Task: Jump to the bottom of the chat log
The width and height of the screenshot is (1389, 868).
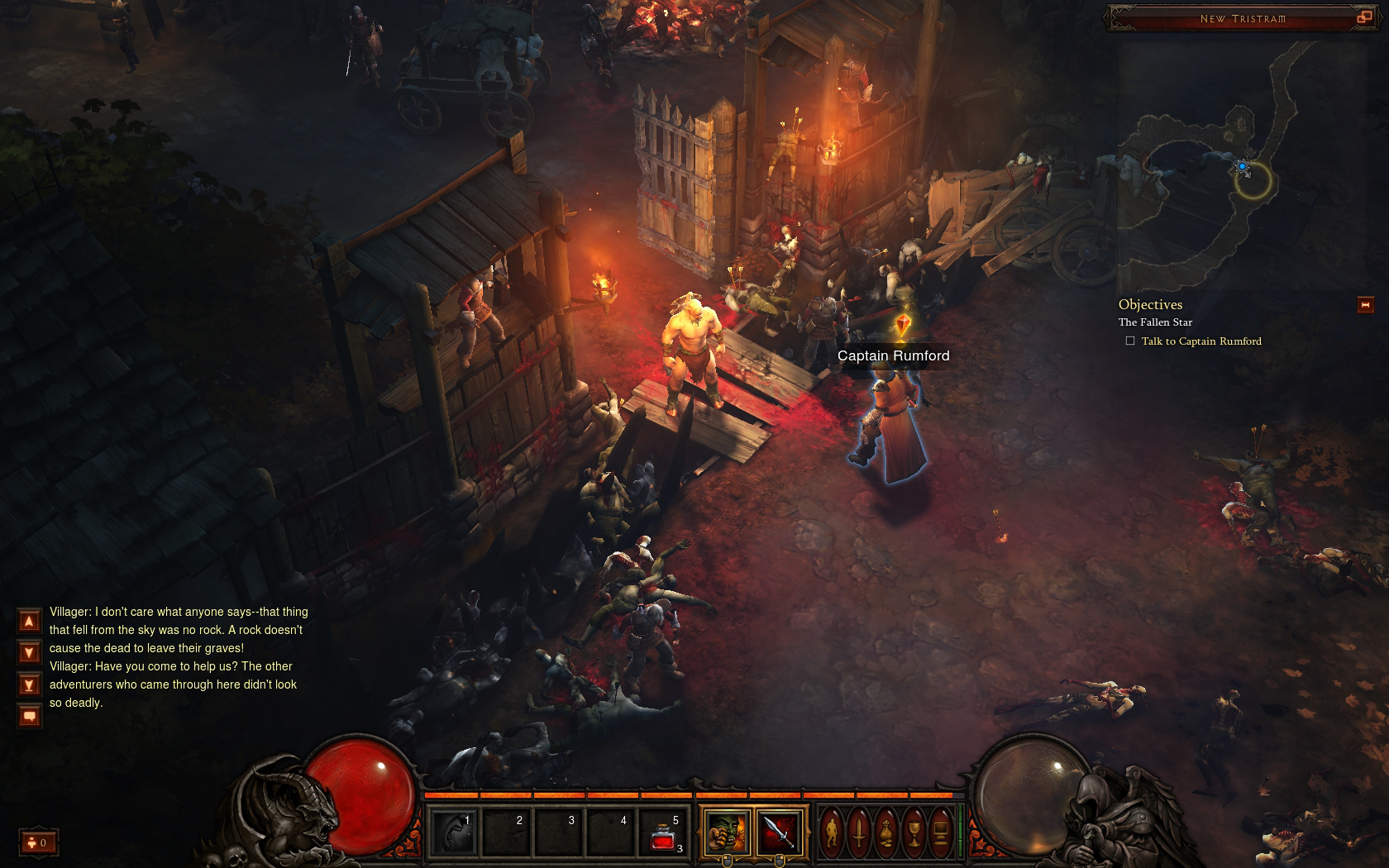Action: click(x=29, y=685)
